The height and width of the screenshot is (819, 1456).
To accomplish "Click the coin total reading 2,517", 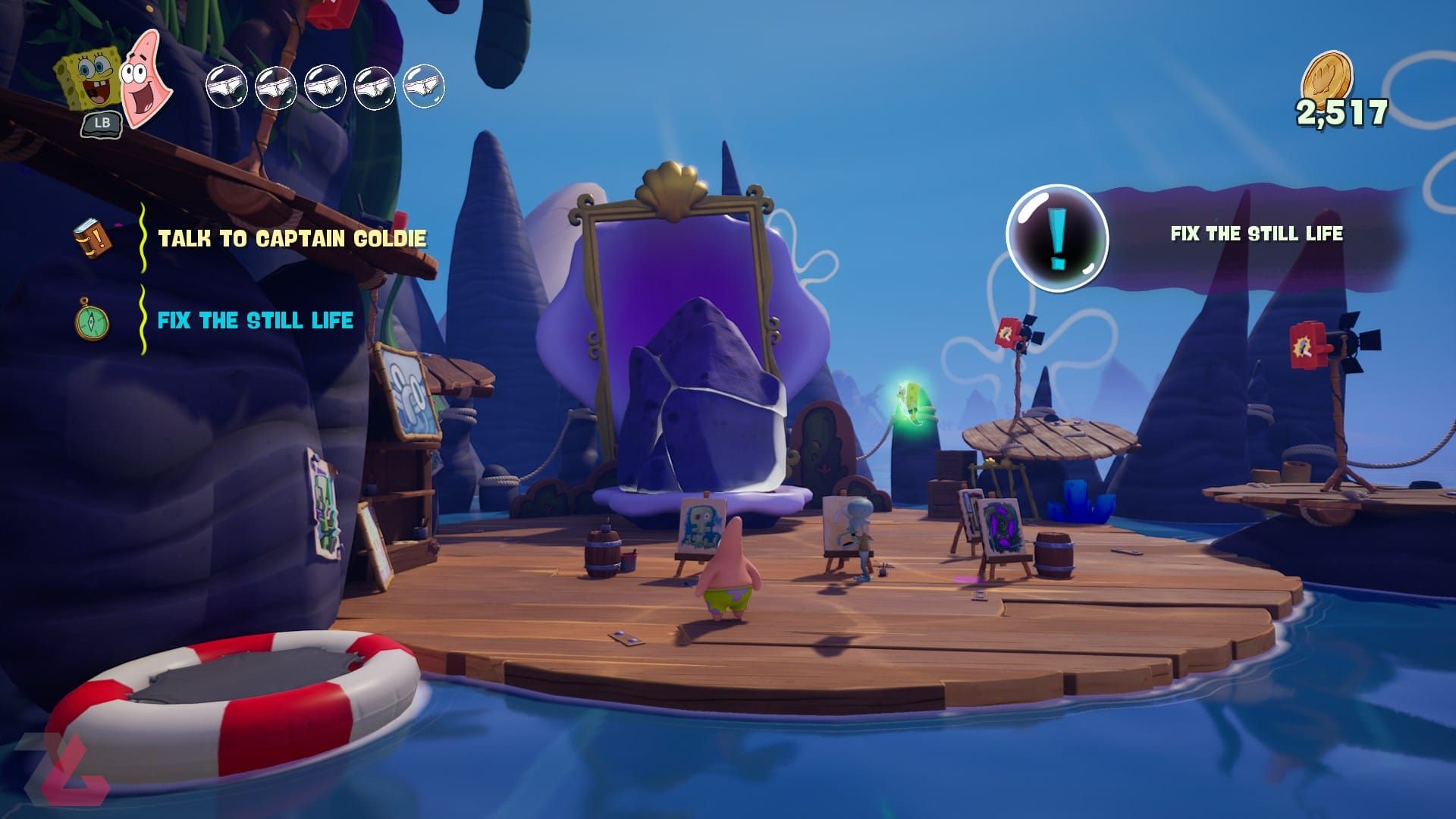I will [x=1342, y=114].
